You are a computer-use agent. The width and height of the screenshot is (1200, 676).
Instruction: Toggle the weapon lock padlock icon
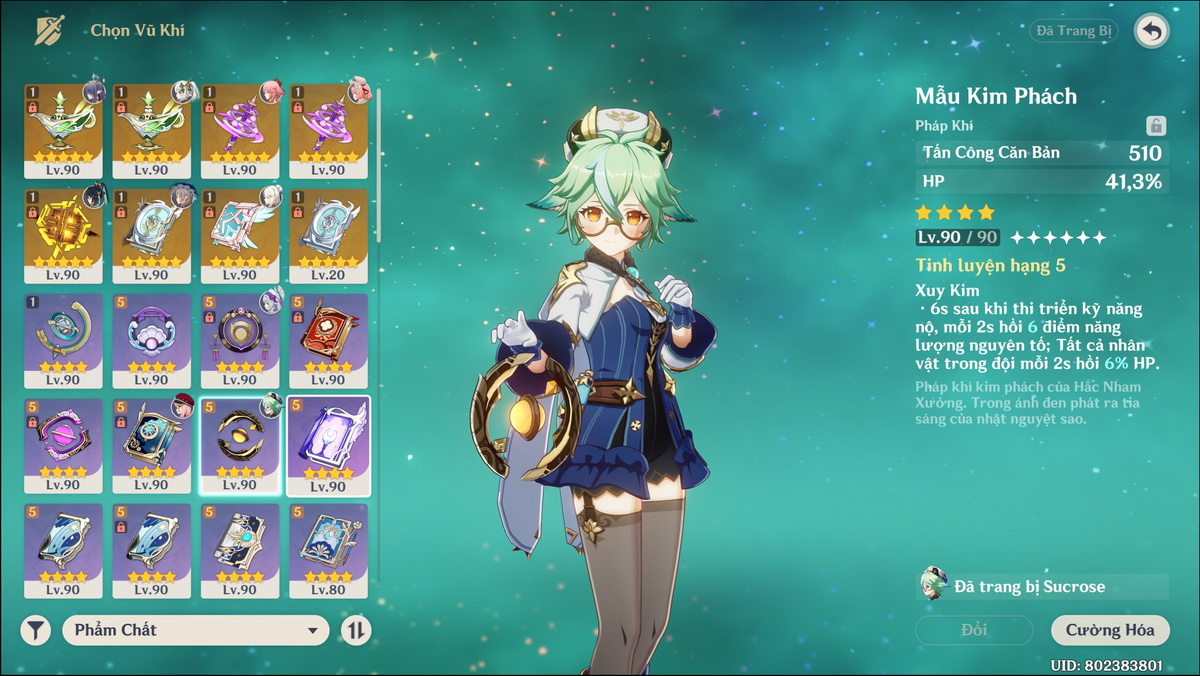click(1155, 126)
